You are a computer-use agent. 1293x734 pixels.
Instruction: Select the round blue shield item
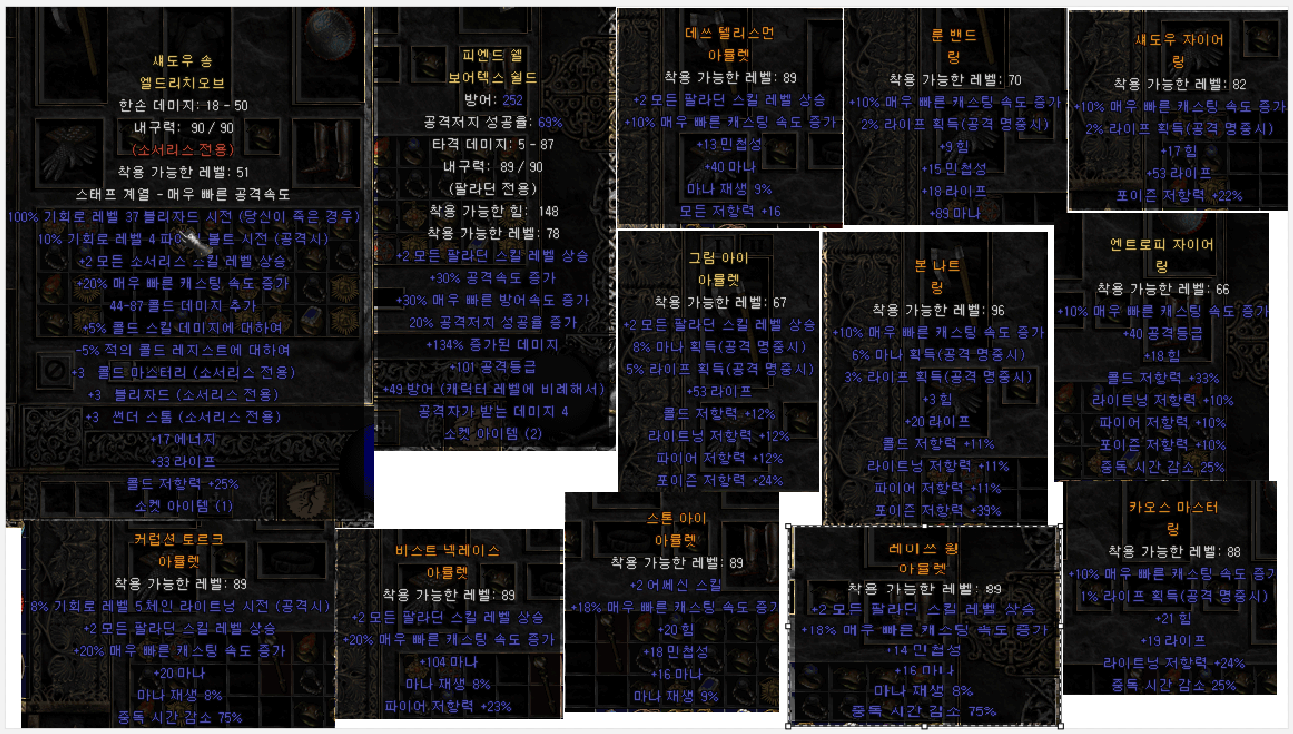(x=328, y=33)
